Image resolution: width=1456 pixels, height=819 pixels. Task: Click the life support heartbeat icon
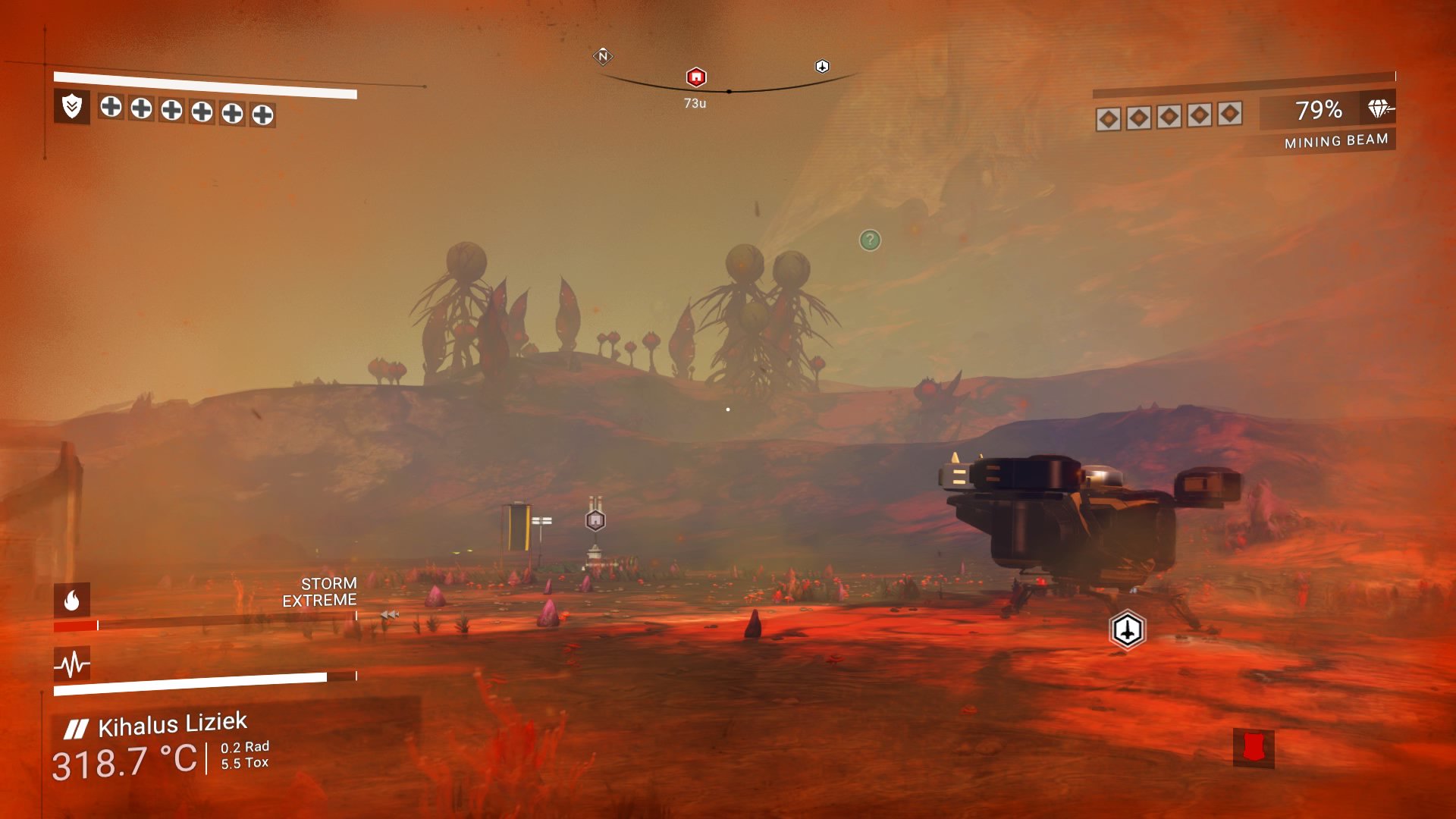[x=71, y=663]
